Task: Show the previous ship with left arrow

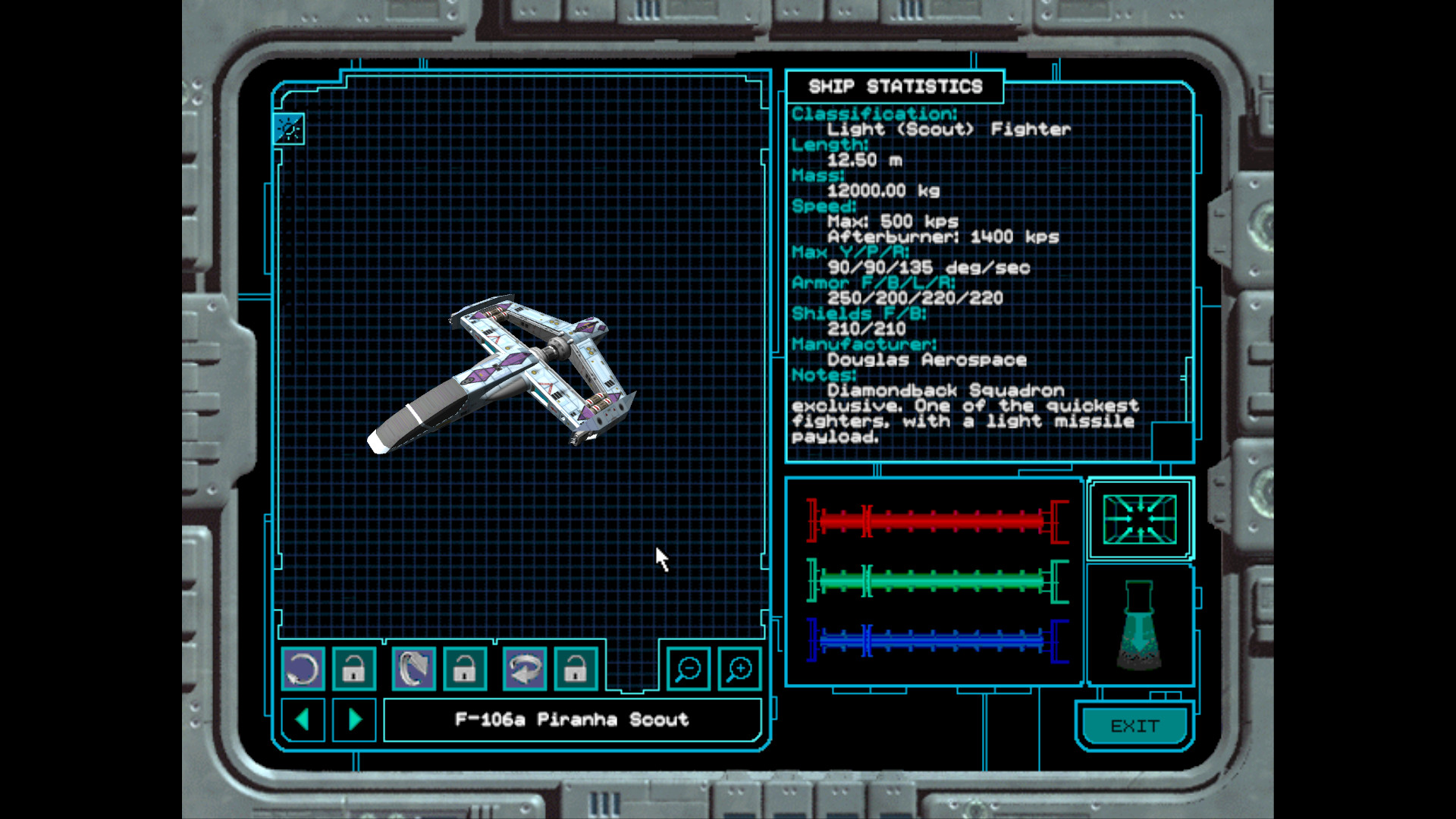Action: tap(303, 719)
